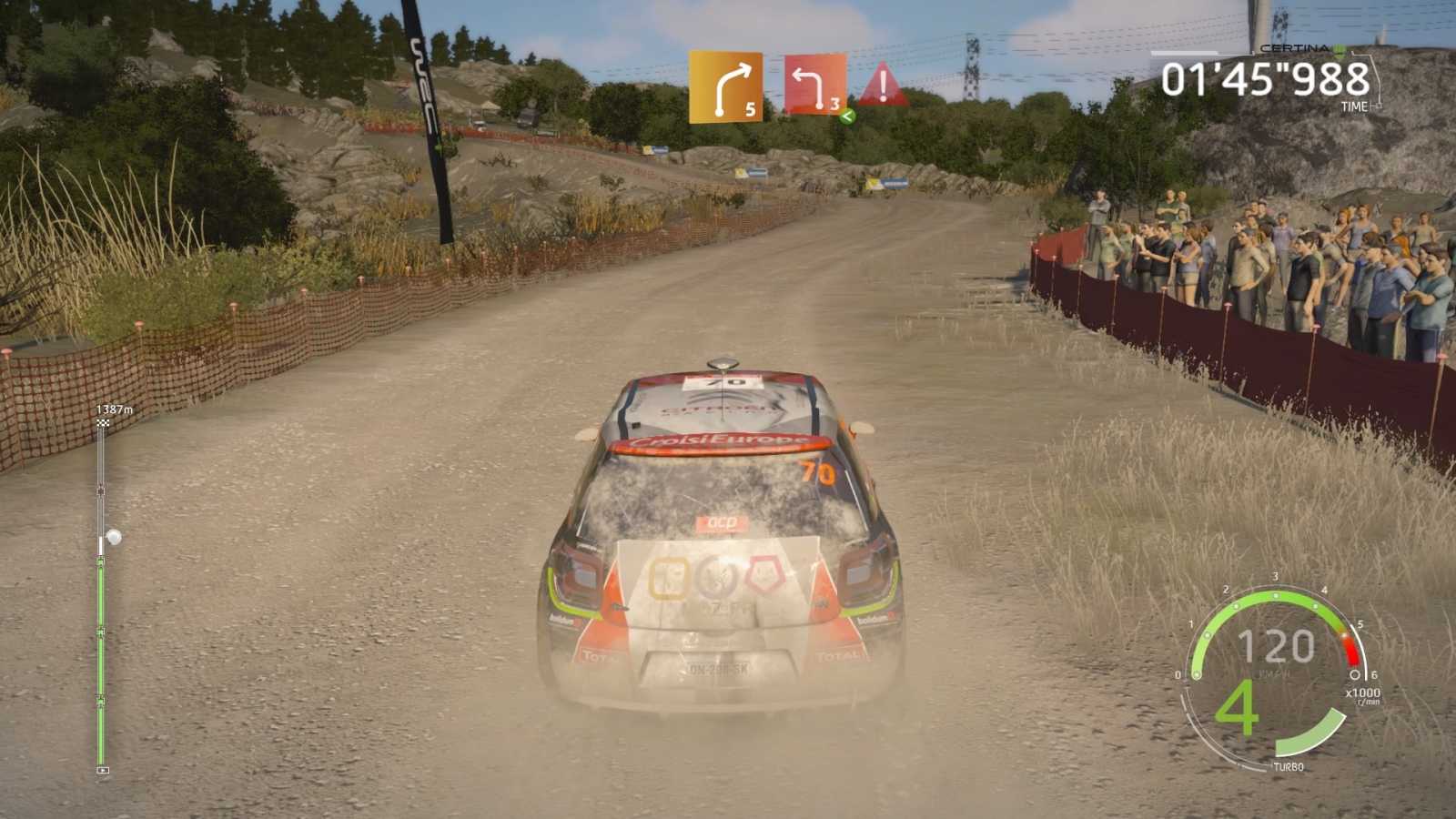Click the green indicator beside the CERTINA logo

point(1339,51)
